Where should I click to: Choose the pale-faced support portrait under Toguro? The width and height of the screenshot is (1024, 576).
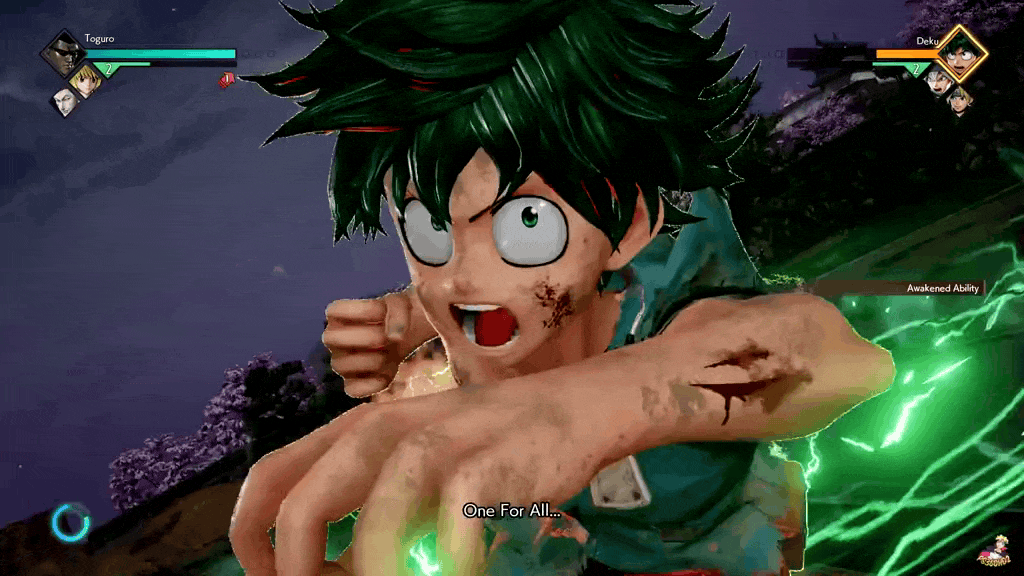tap(66, 101)
